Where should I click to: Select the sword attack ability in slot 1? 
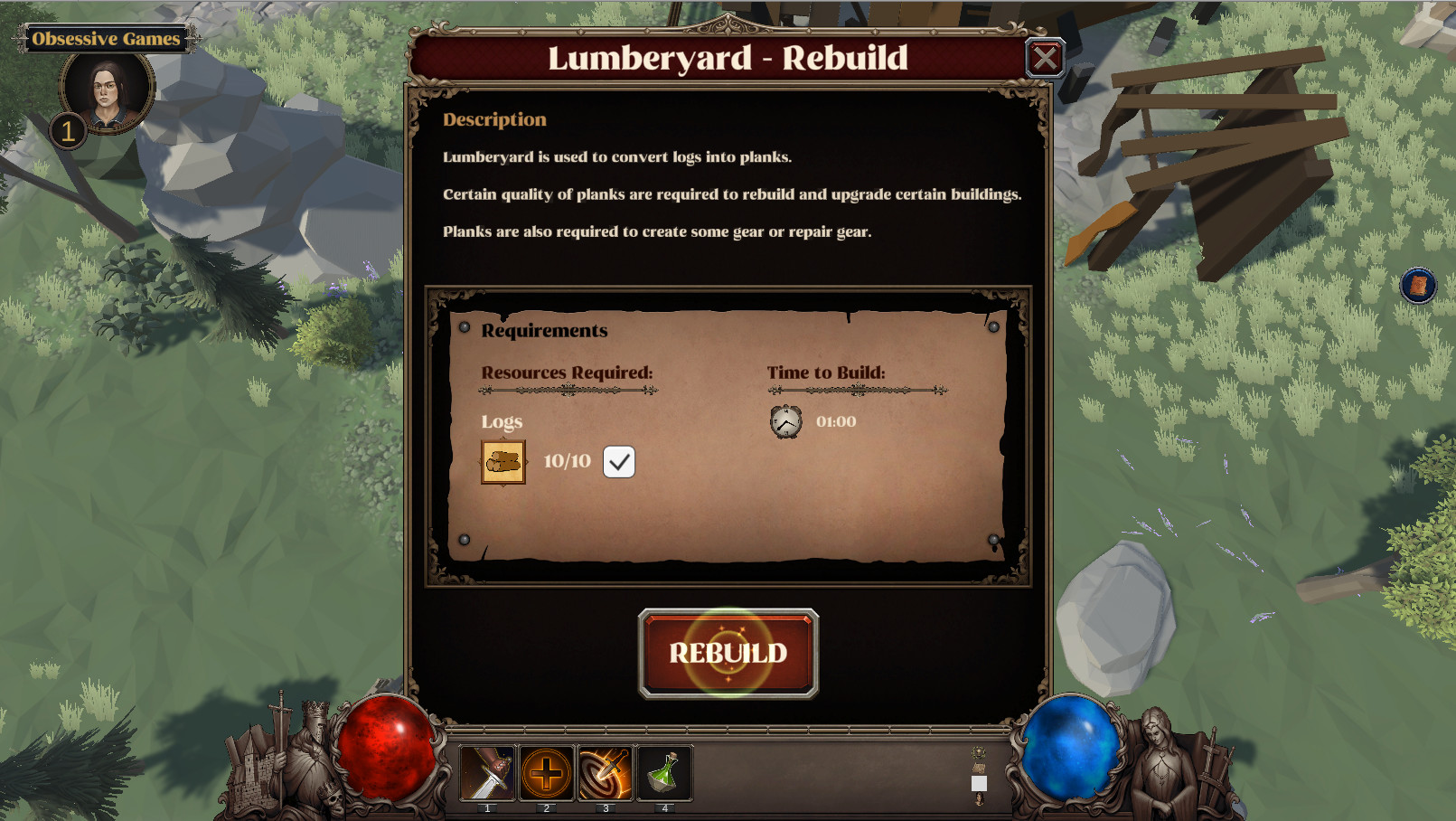click(488, 773)
